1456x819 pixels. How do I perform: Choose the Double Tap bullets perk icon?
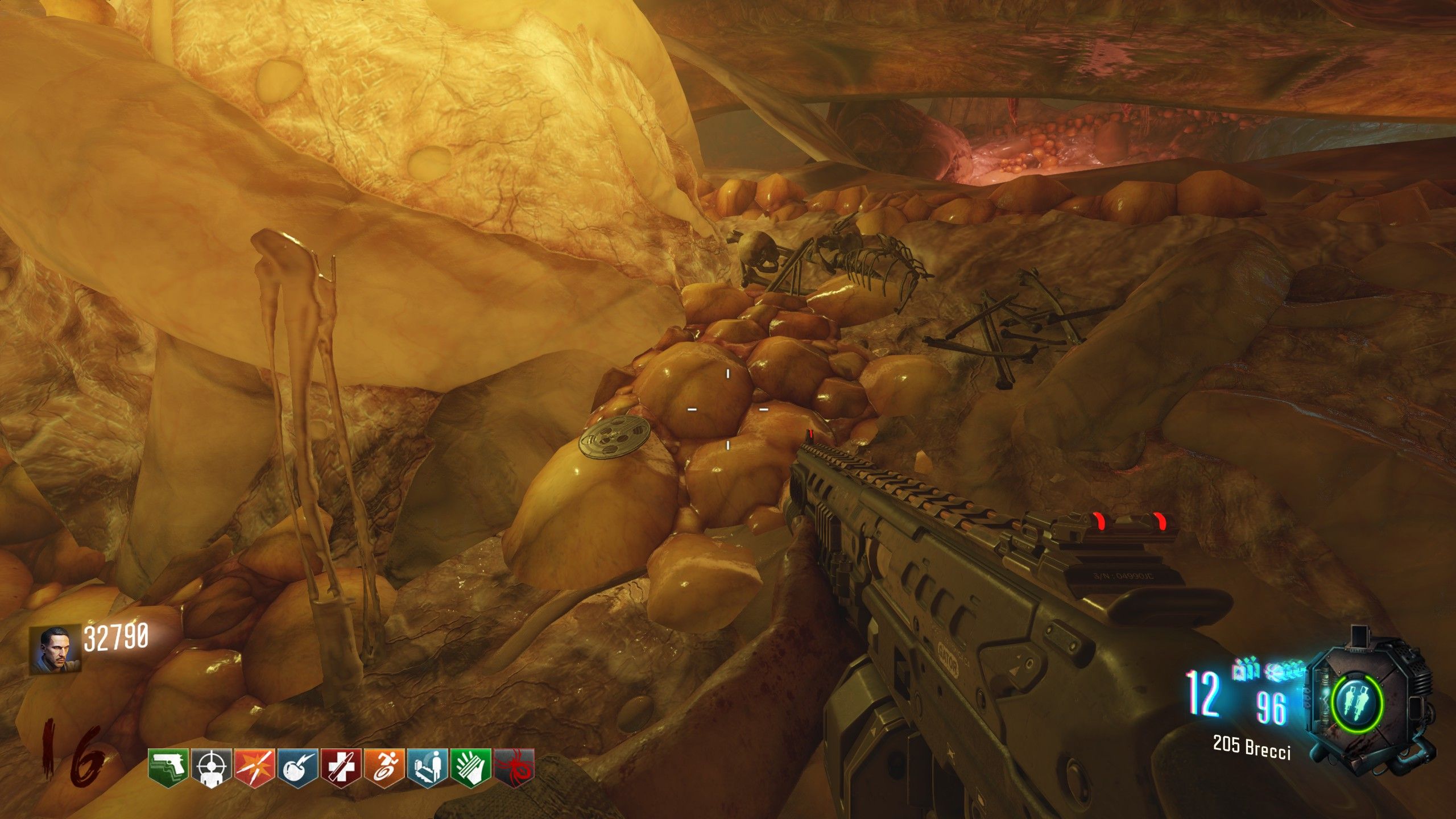tap(254, 768)
